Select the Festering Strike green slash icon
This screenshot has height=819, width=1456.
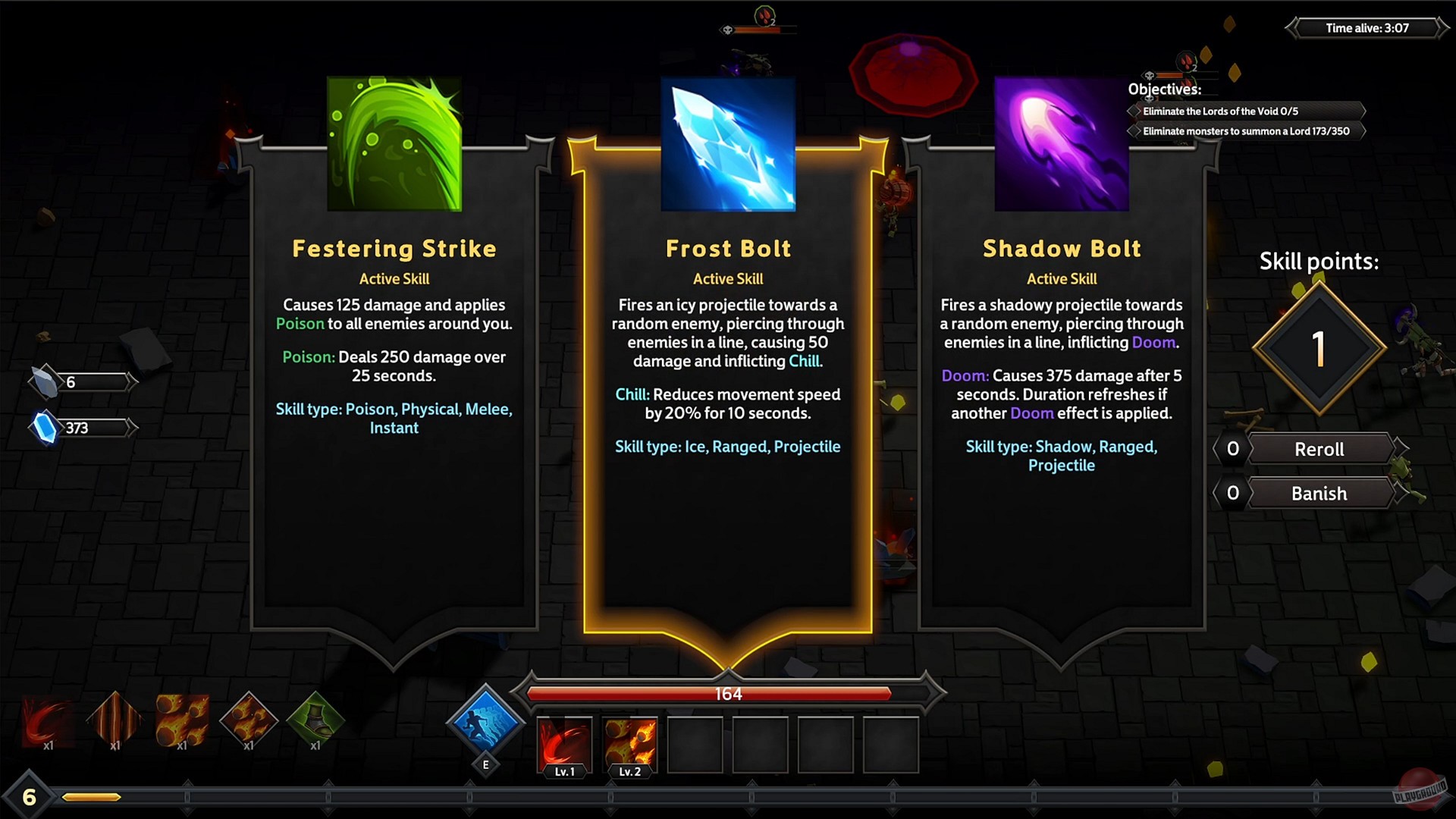[x=394, y=143]
